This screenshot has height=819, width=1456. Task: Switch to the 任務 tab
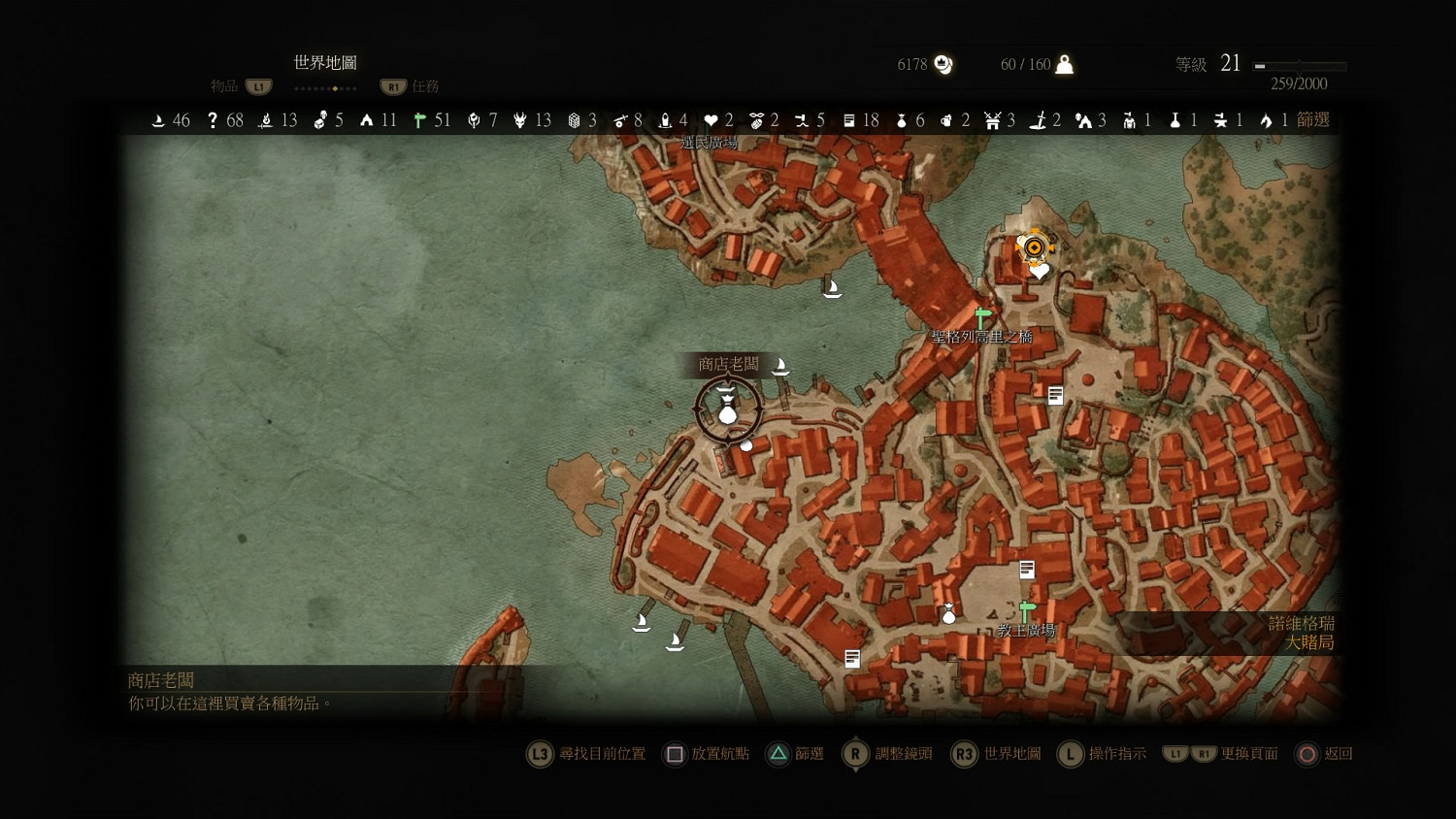click(x=425, y=86)
